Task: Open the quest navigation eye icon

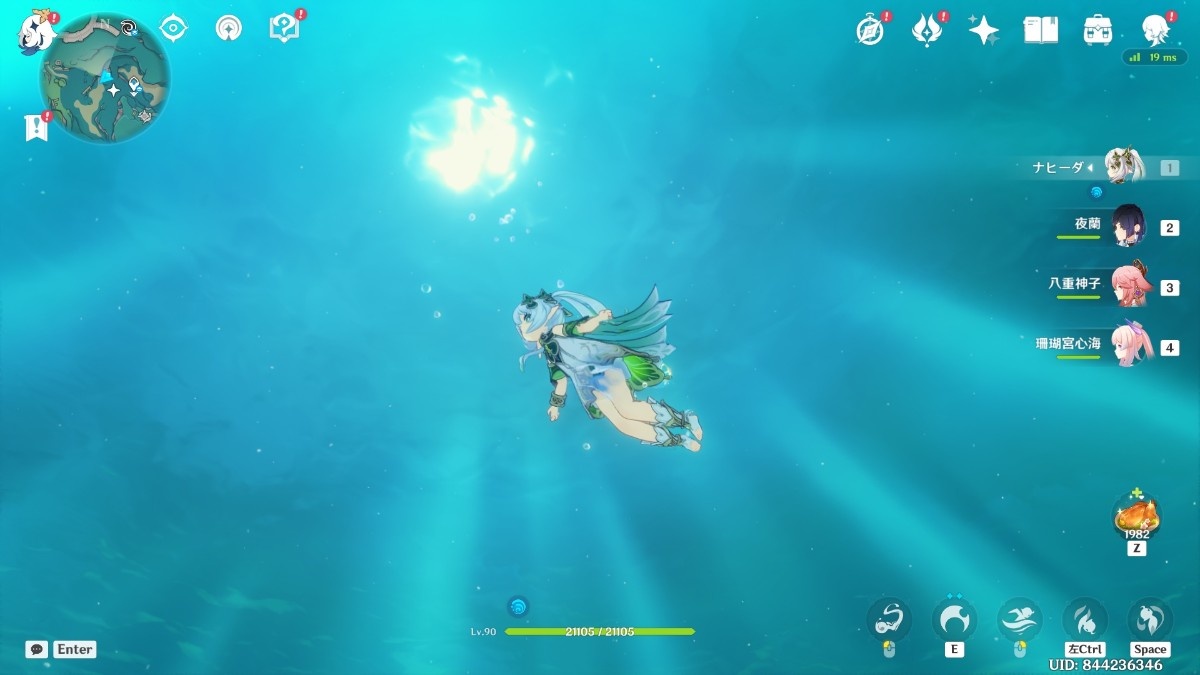Action: 174,28
